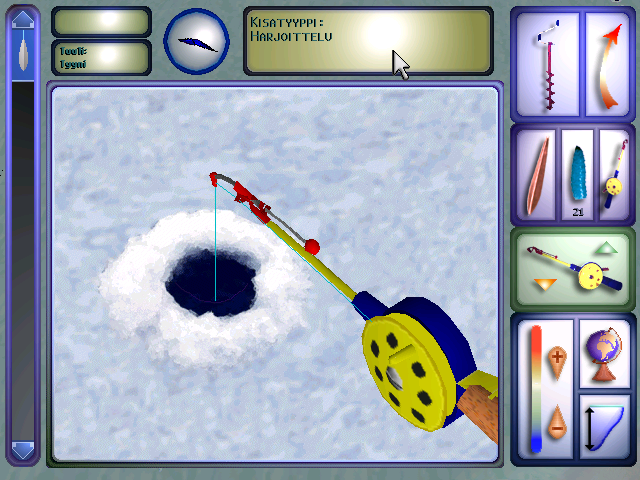The image size is (640, 480).
Task: Increase with the plus droplet button
Action: [558, 356]
